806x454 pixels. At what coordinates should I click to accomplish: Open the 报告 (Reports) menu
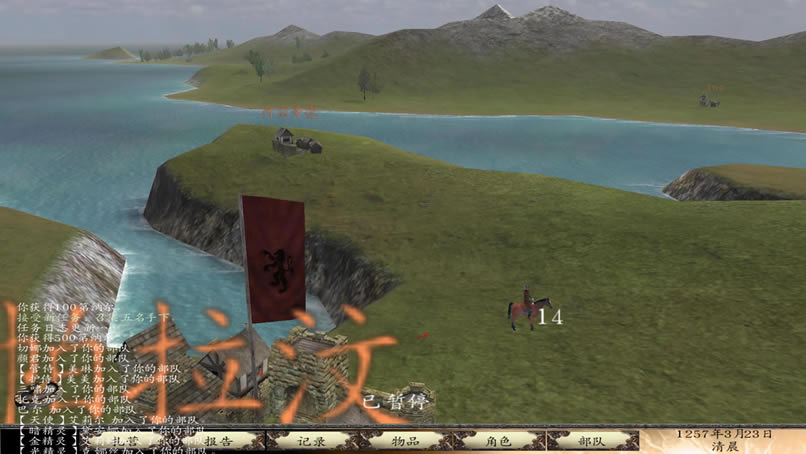coord(219,440)
